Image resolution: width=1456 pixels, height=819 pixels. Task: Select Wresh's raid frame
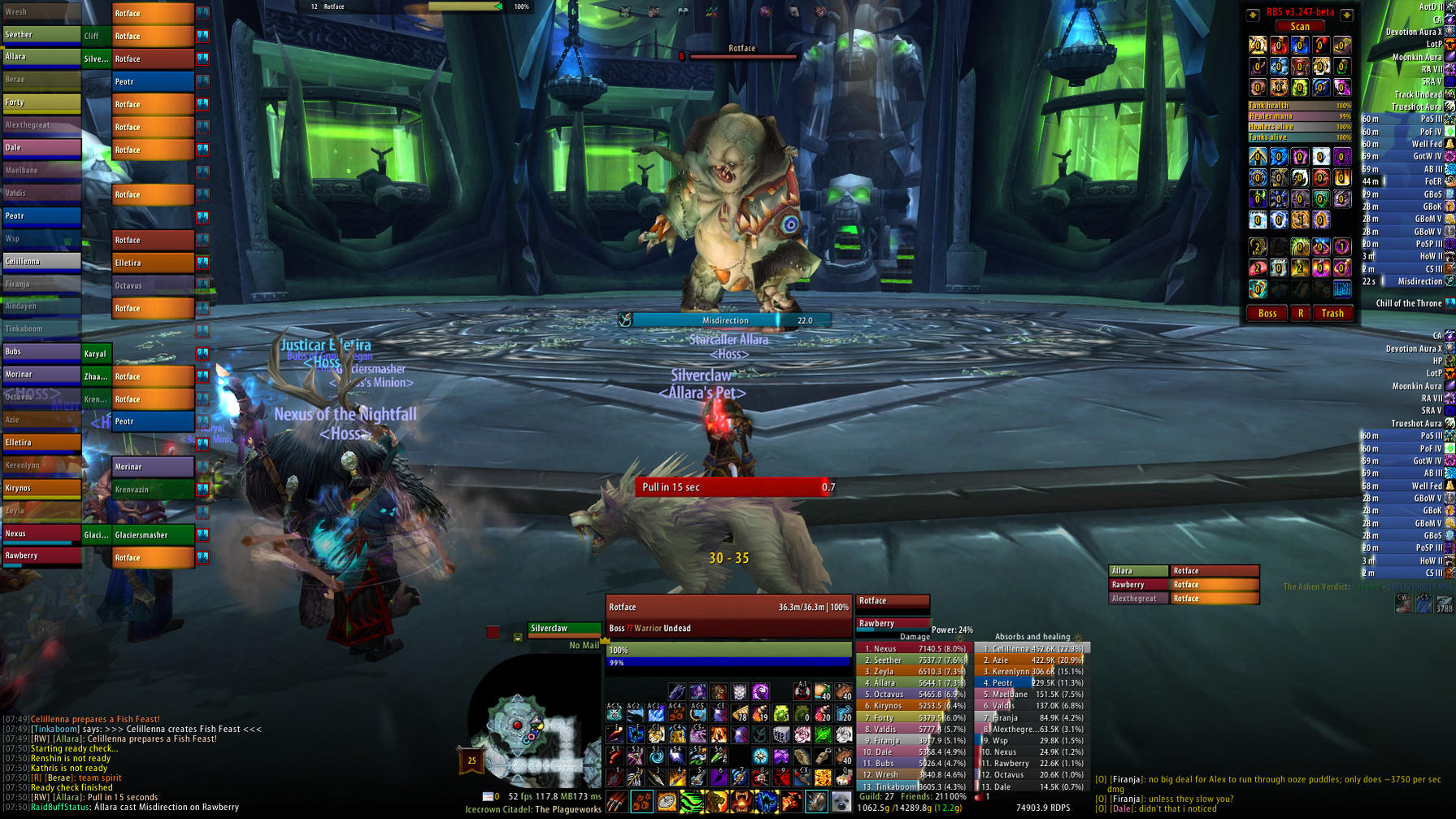(x=41, y=12)
